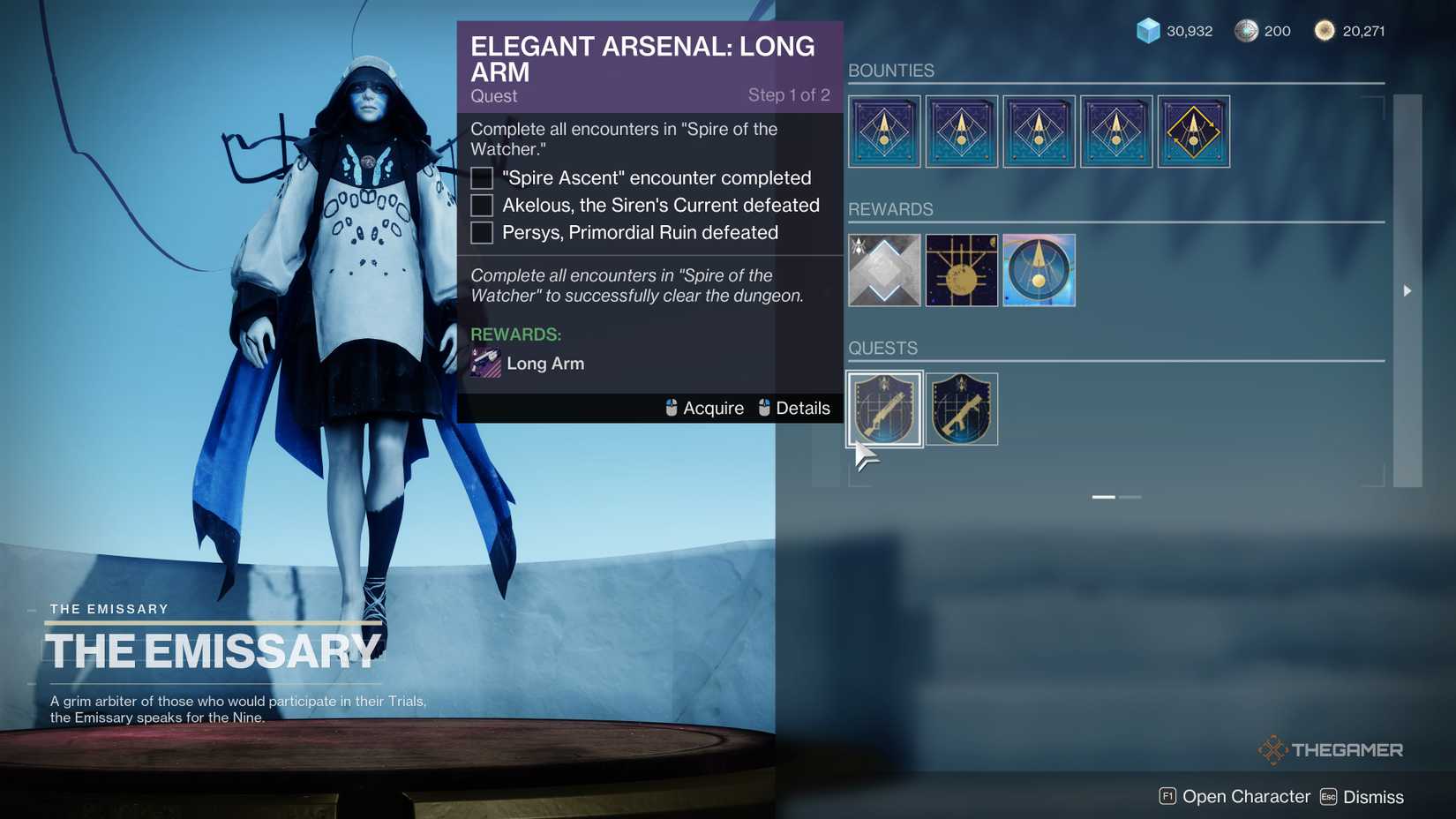Image resolution: width=1456 pixels, height=819 pixels.
Task: Select the Long Arm weapon icon under REWARDS
Action: [484, 363]
